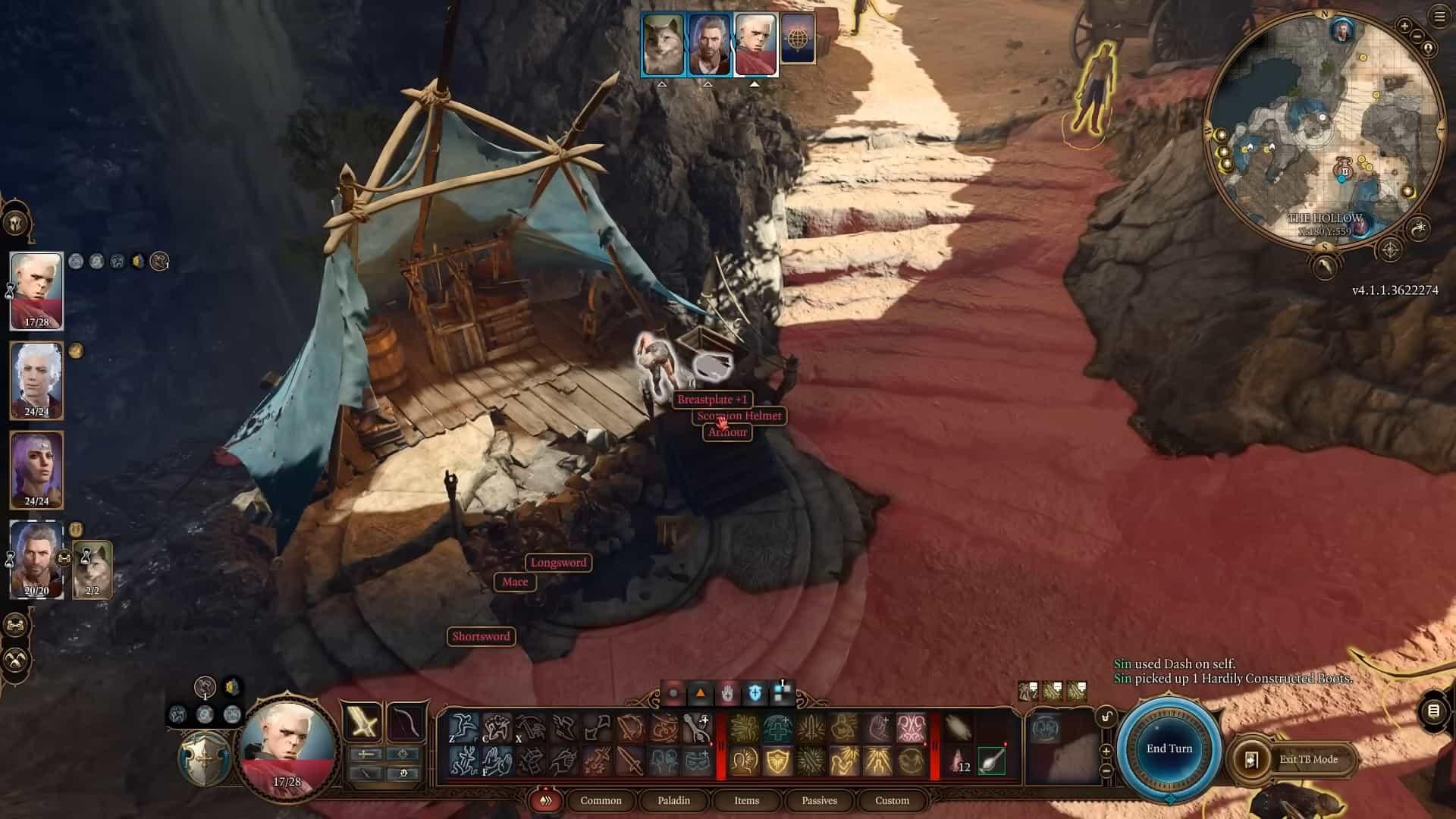1456x819 pixels.
Task: Select the Longsword loot label
Action: click(558, 563)
